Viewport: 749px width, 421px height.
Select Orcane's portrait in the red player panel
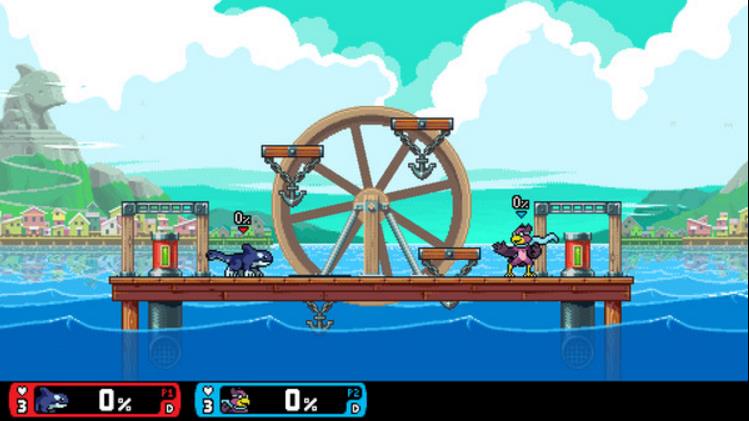coord(52,400)
